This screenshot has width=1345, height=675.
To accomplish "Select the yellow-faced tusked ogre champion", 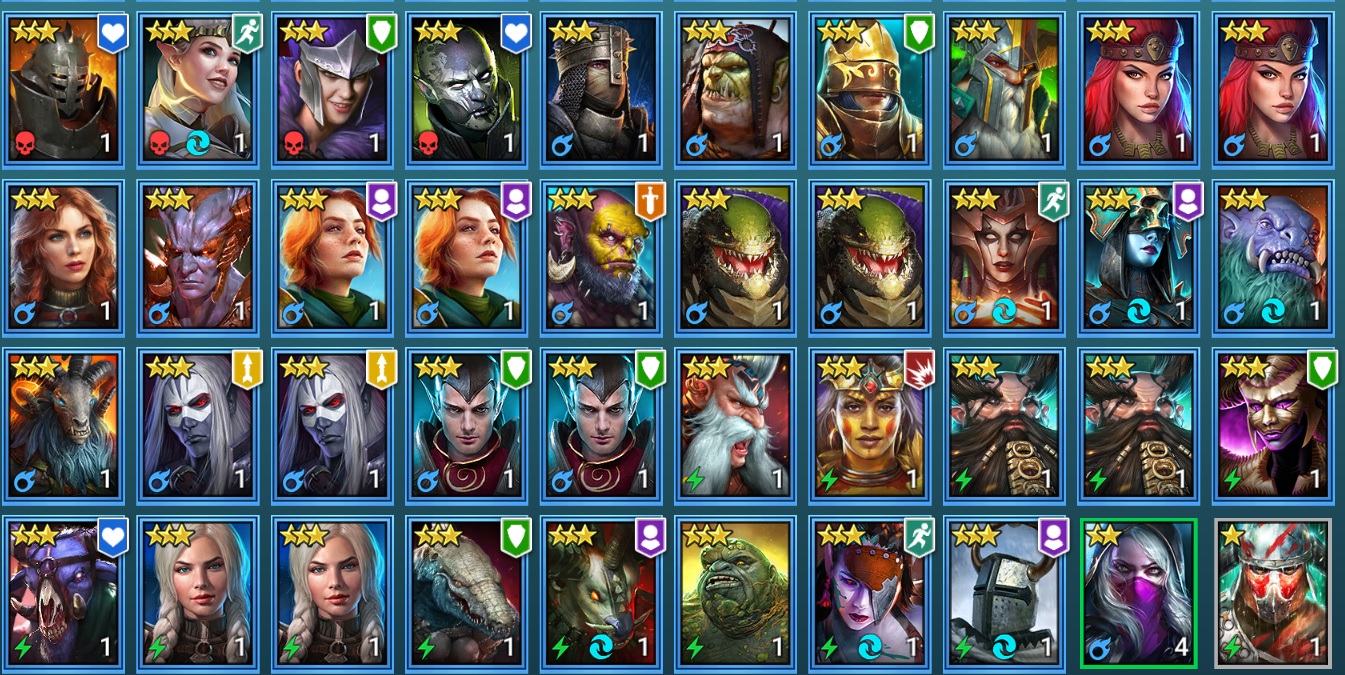I will (600, 257).
